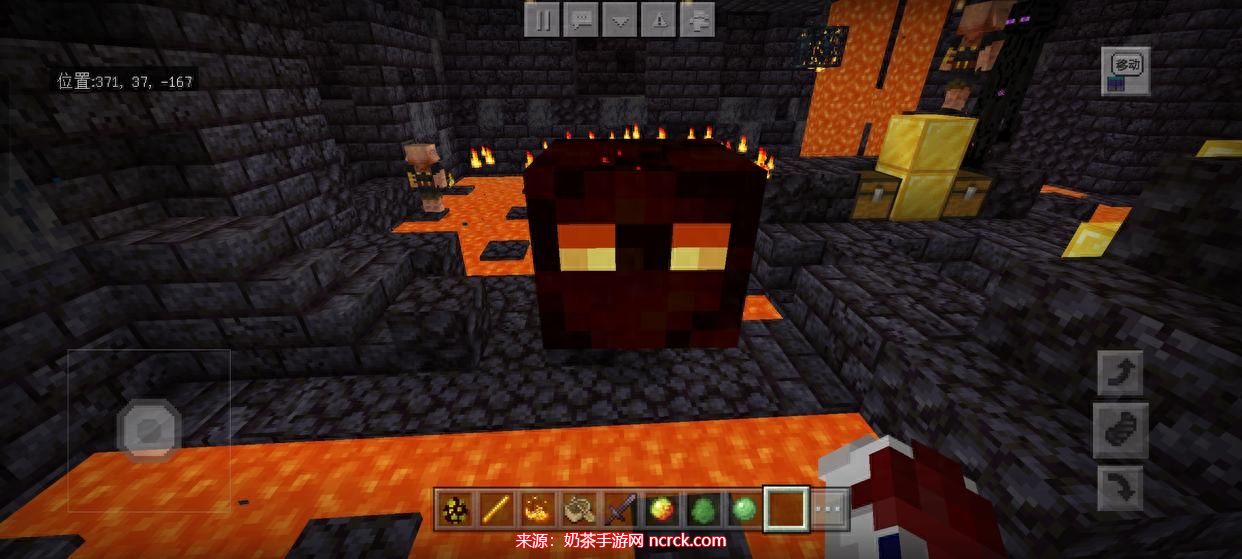Open the chat speech-bubble button
1242x559 pixels.
click(x=581, y=20)
